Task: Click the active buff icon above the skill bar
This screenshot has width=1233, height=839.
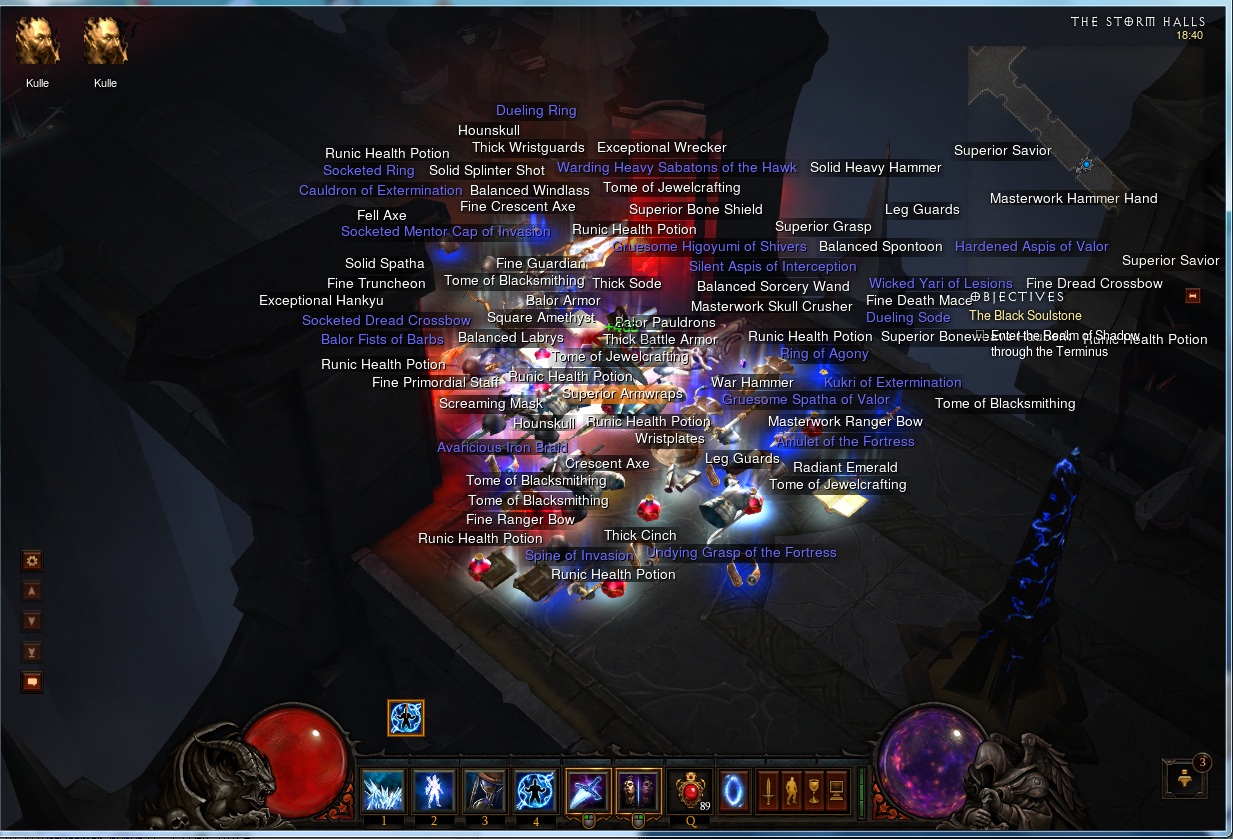Action: click(406, 718)
